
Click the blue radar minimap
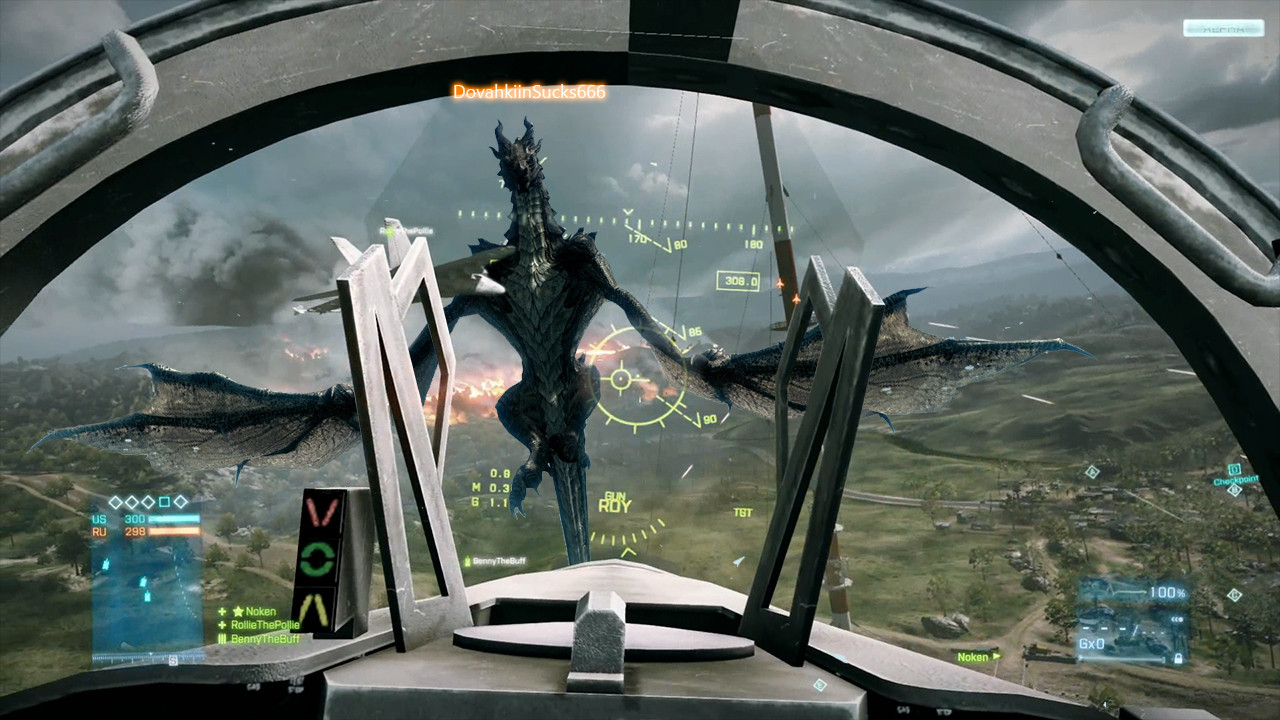(147, 590)
